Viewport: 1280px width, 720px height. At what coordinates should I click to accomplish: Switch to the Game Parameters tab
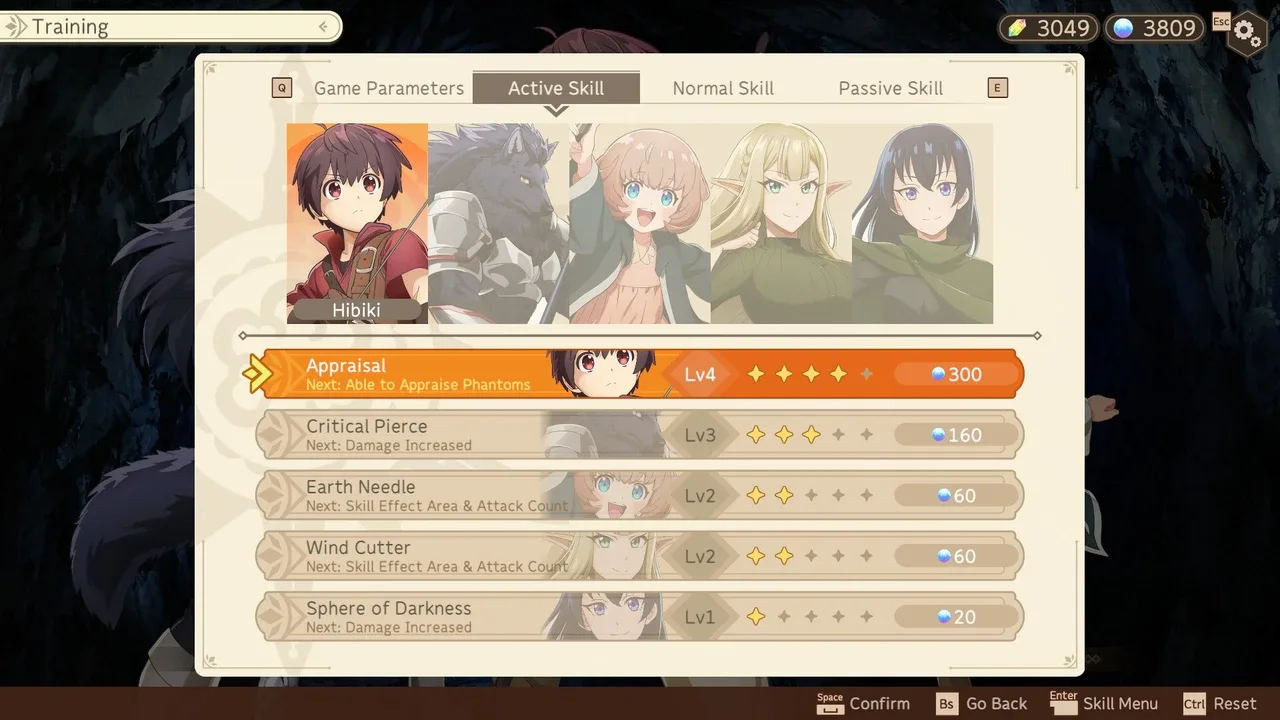(389, 88)
